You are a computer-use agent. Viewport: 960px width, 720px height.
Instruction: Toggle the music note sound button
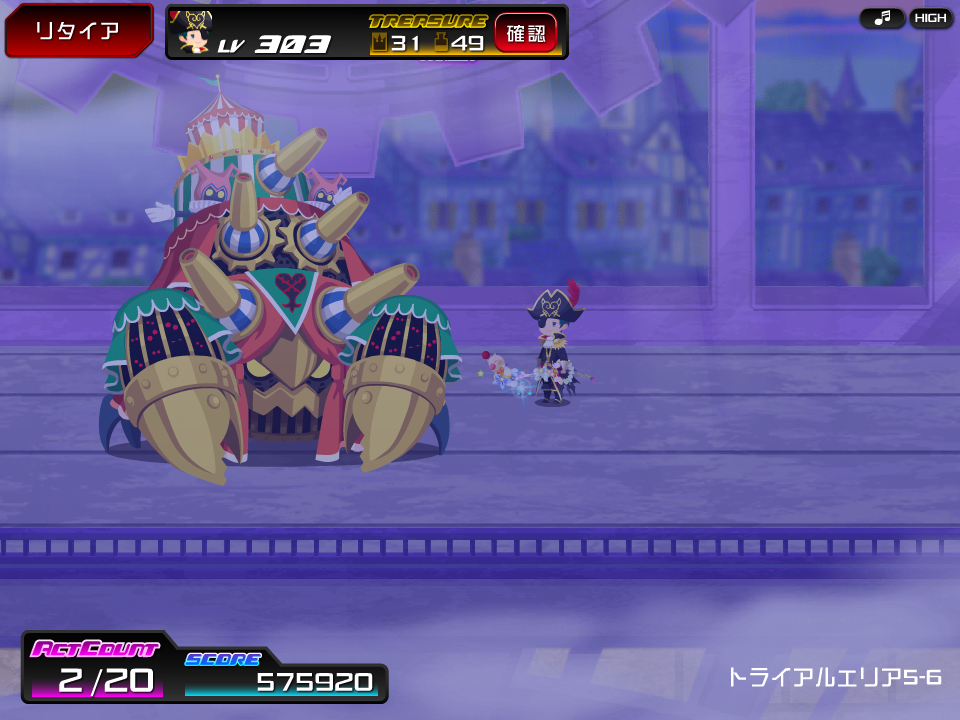[x=882, y=18]
